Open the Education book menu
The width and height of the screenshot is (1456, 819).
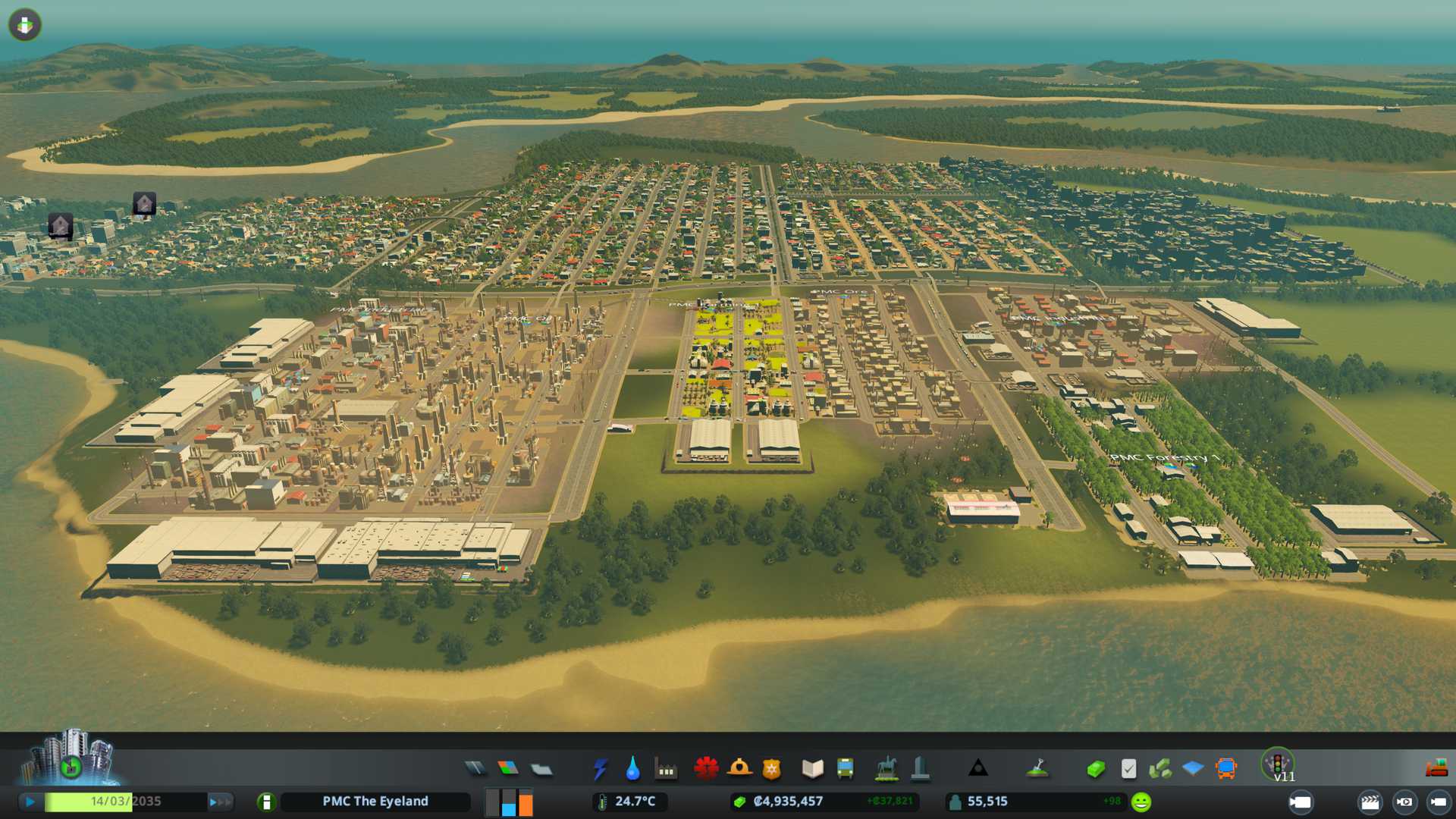point(812,769)
